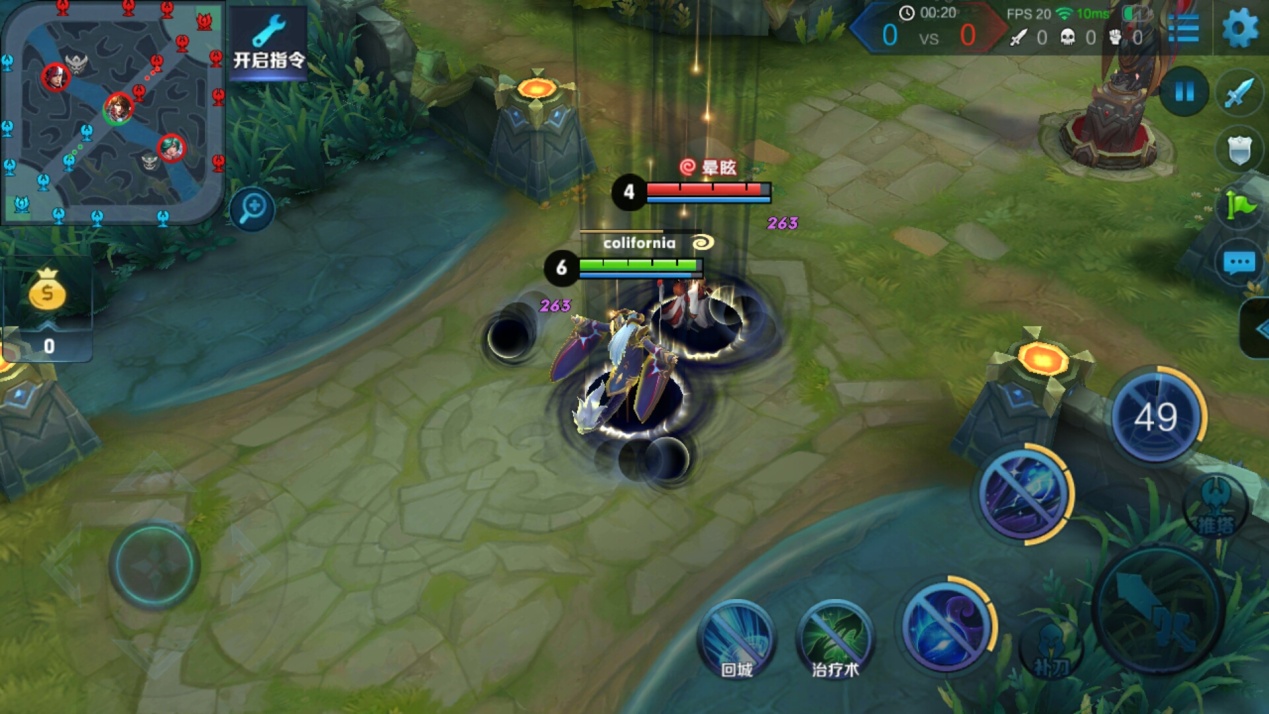Screen dimensions: 1269x714
Task: Open the chat message bubble
Action: tap(1240, 263)
